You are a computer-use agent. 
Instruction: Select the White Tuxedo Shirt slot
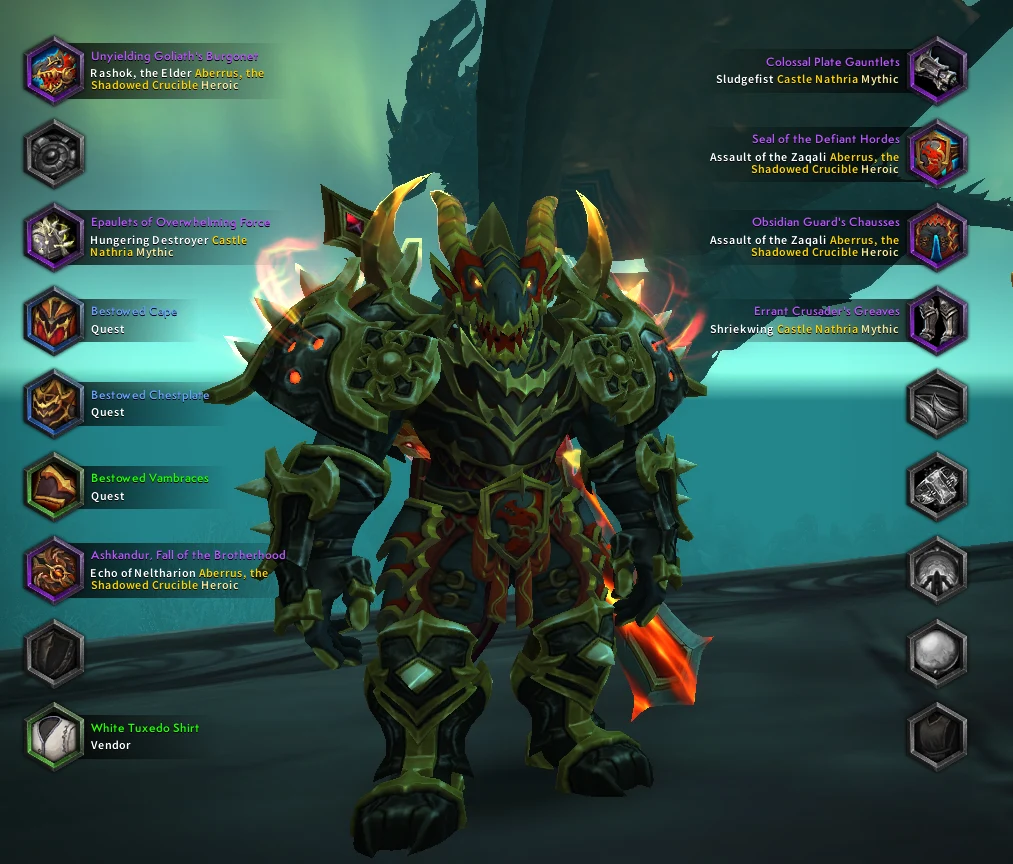click(x=54, y=736)
